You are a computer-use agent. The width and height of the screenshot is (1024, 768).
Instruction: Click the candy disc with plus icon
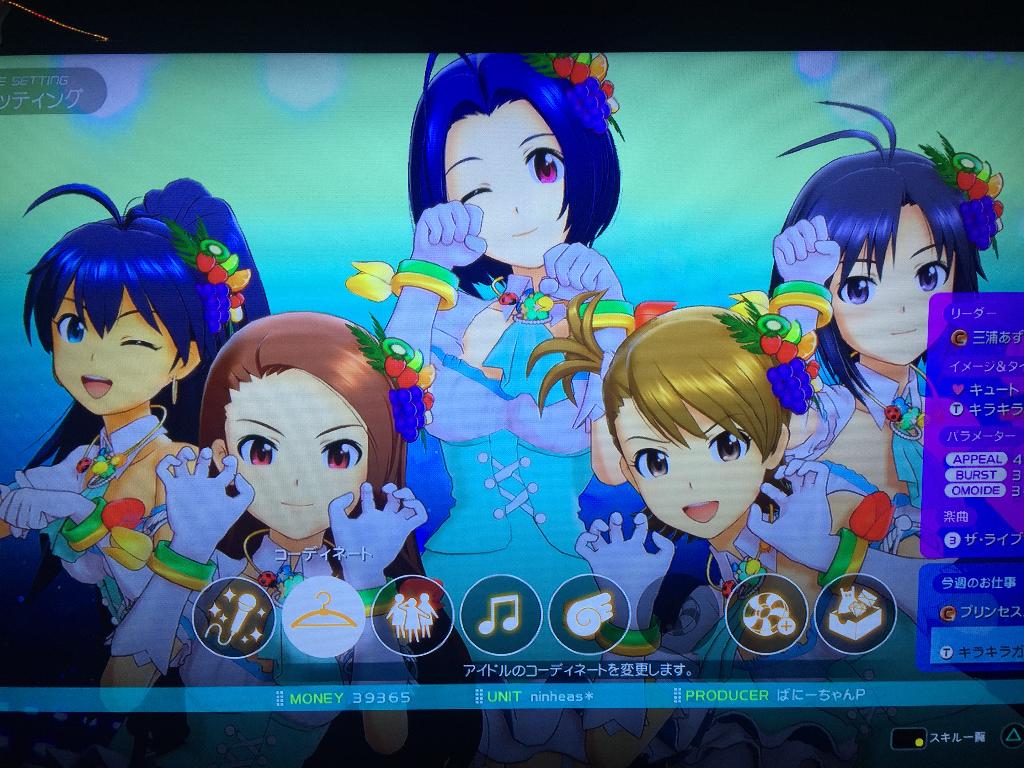(767, 617)
